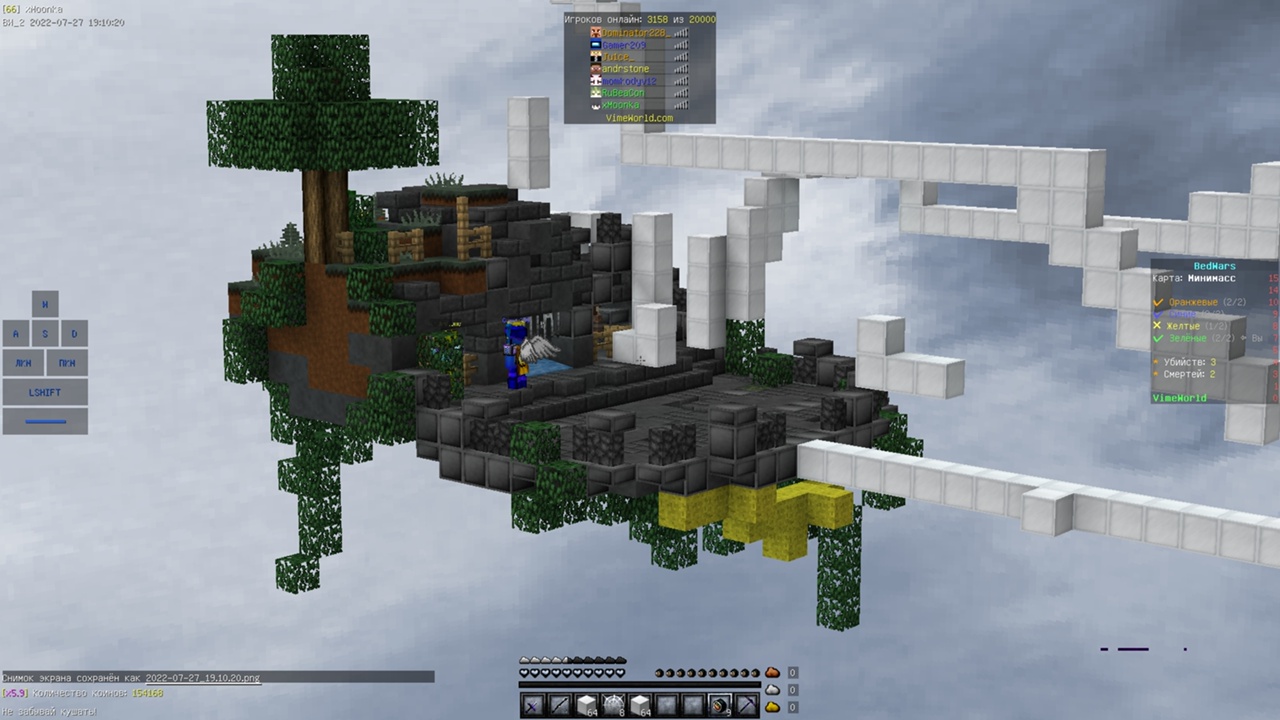Click Gamer209 in the player list
Screen dimensions: 1280x720
pyautogui.click(x=623, y=45)
